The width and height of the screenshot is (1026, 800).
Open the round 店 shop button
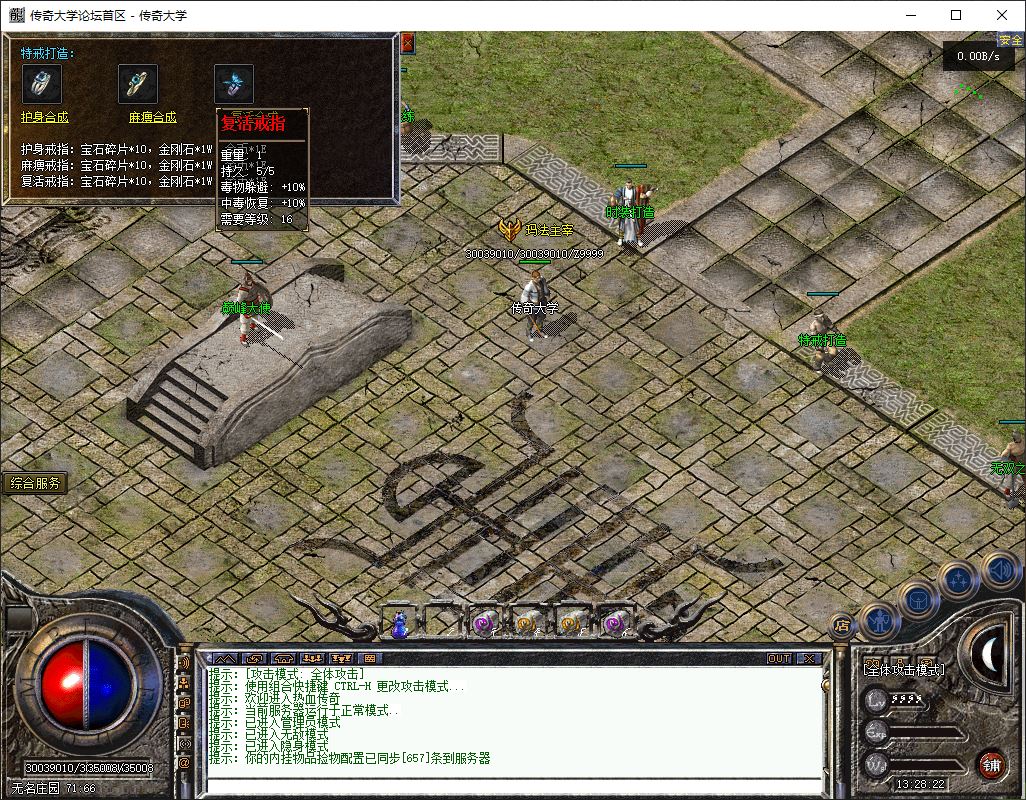[x=842, y=626]
